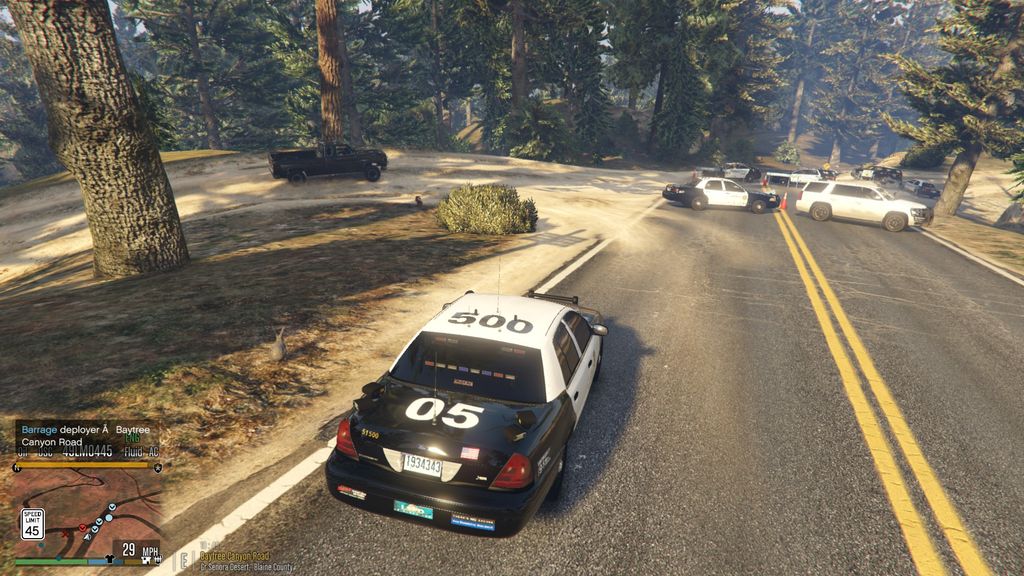Click the white player arrow on the minimap

[x=88, y=537]
